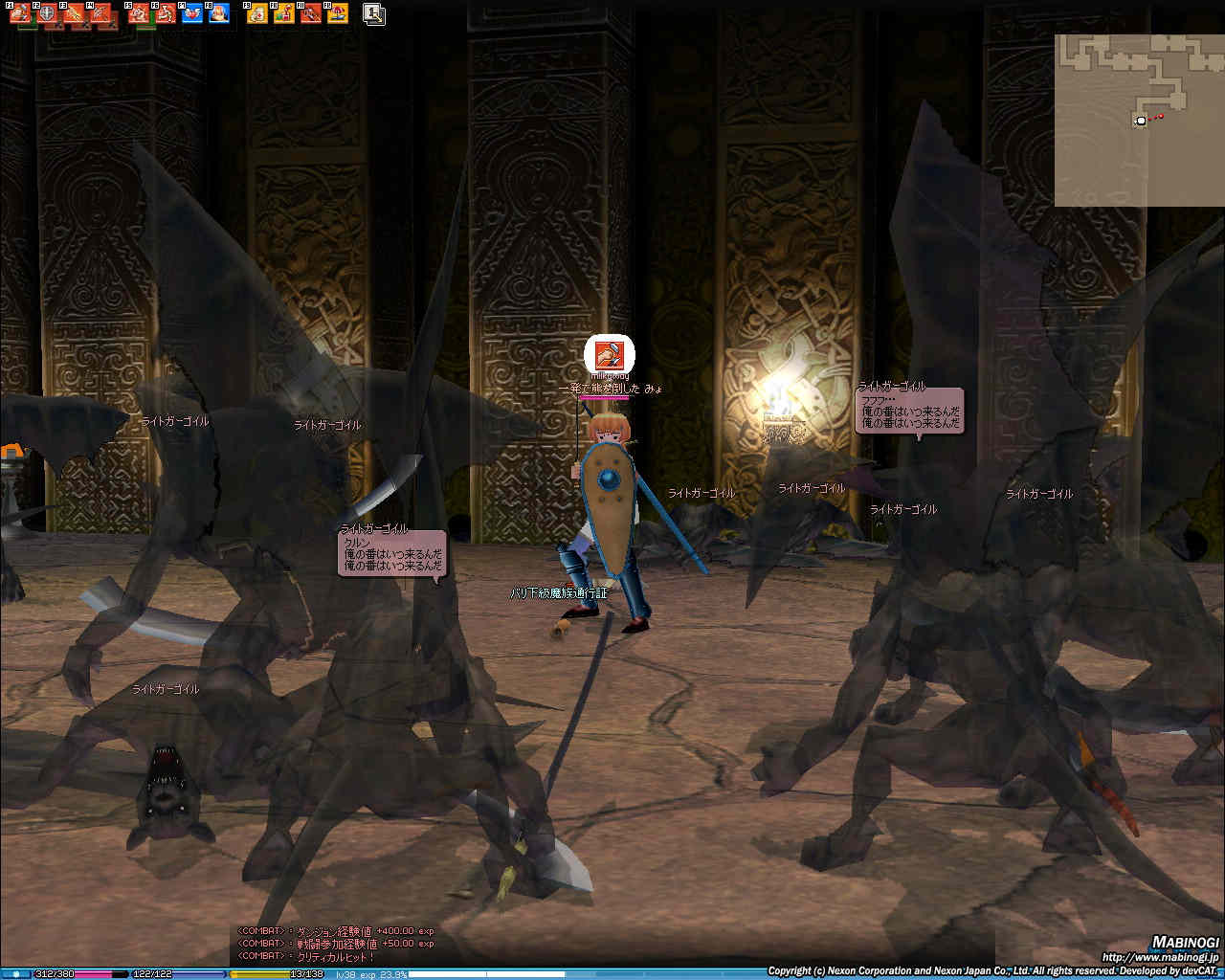1225x980 pixels.
Task: Activate the F10 potion item slot
Action: 285,14
